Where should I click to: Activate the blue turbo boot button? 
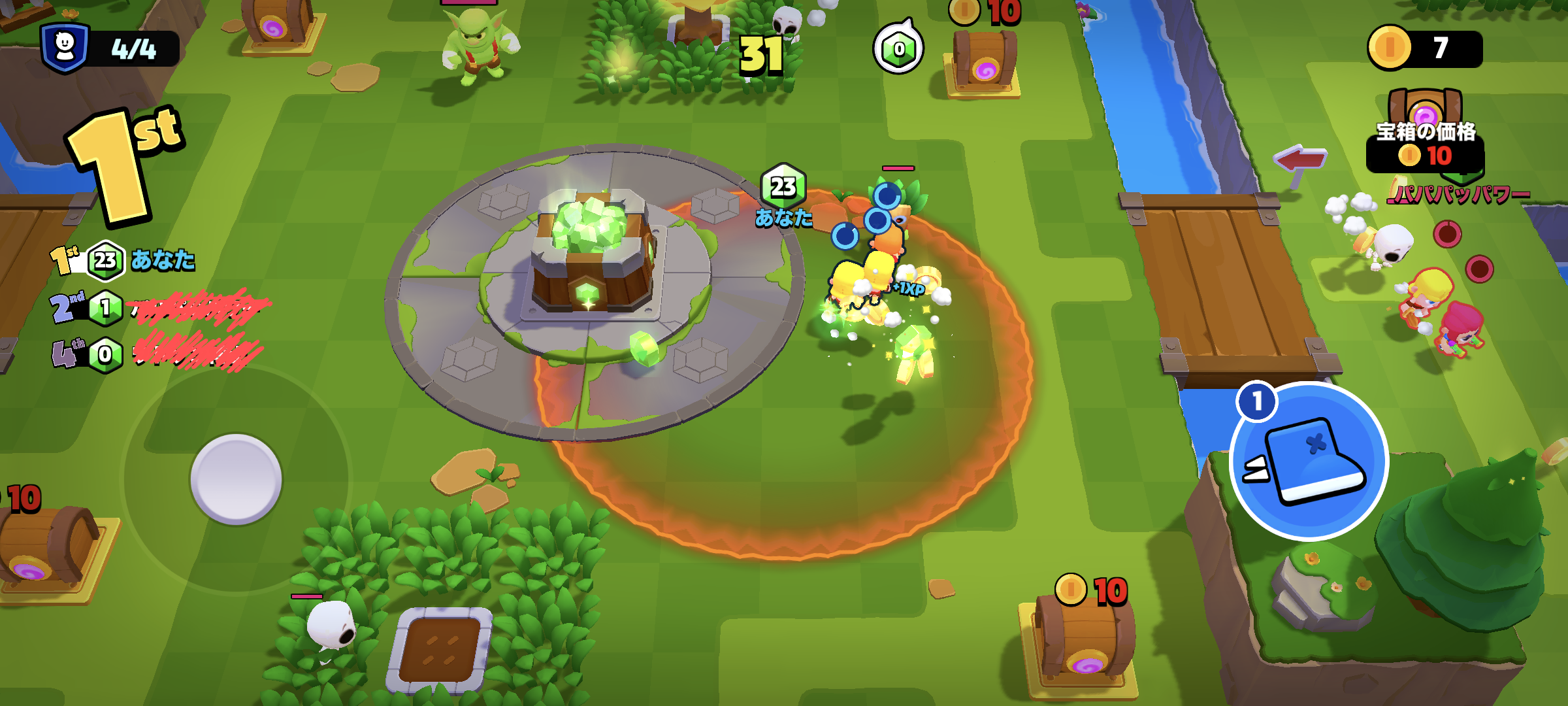1309,462
